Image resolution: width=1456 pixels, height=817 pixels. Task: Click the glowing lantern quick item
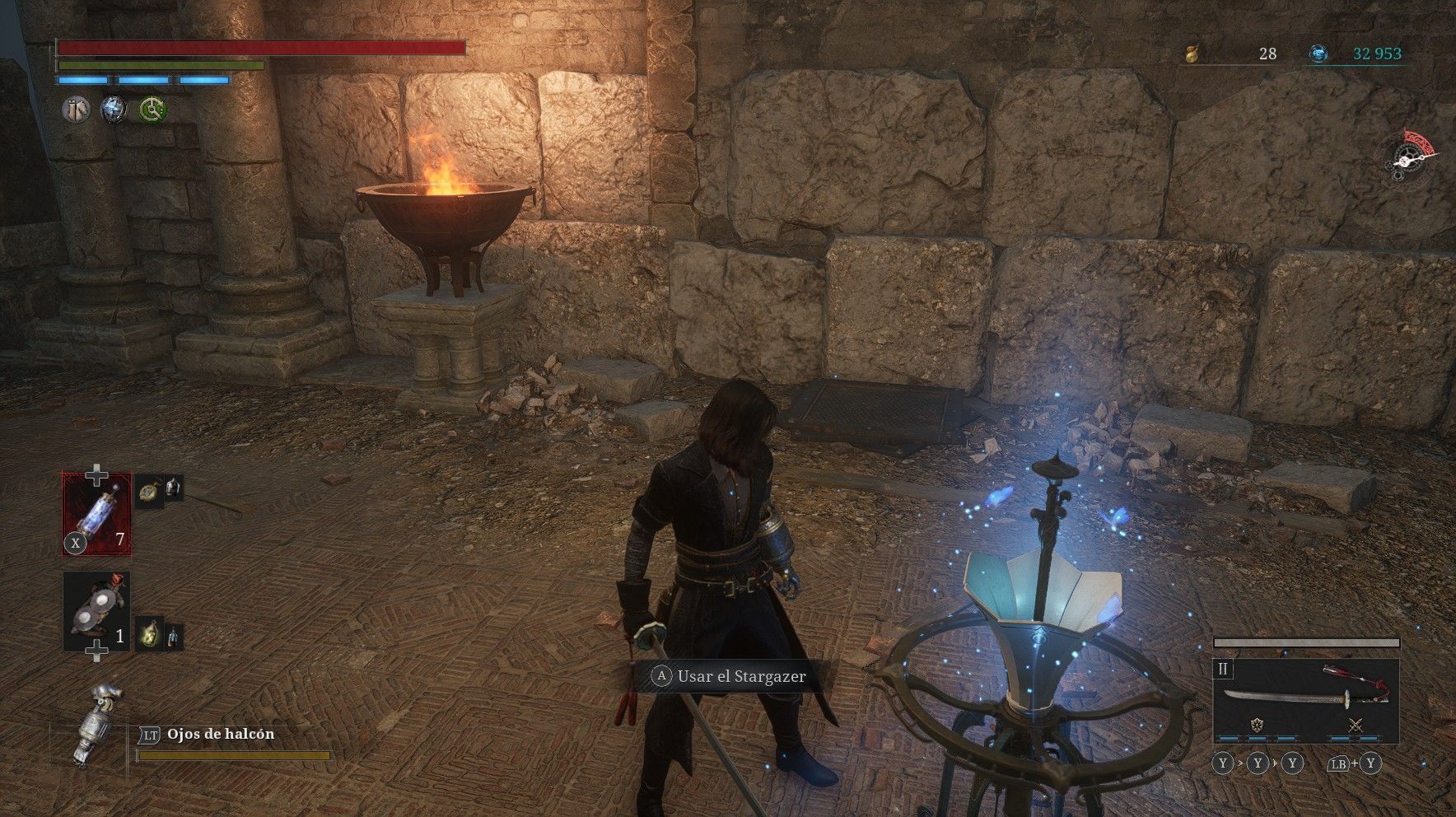[149, 633]
